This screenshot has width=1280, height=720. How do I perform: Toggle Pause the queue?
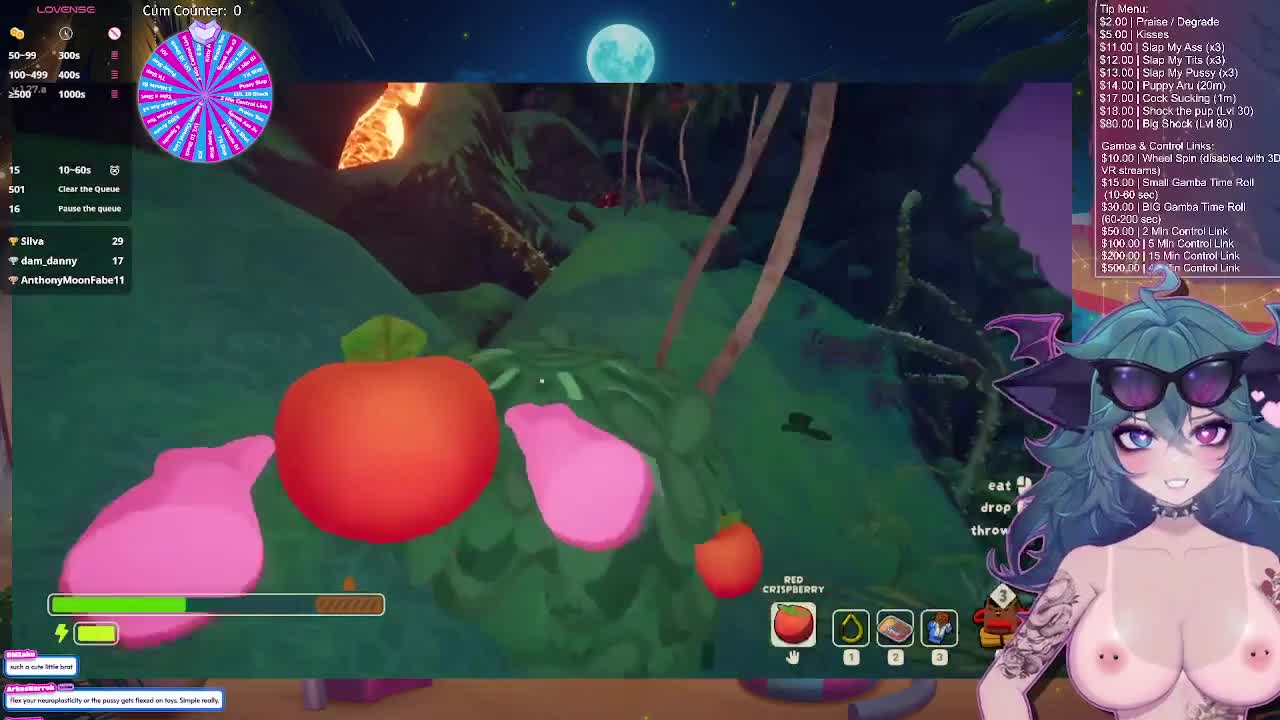[x=88, y=208]
